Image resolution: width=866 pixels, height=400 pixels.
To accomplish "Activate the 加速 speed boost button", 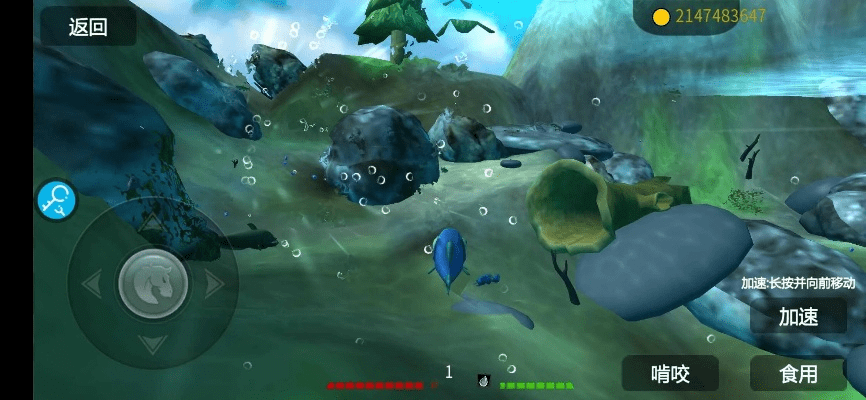I will point(798,317).
